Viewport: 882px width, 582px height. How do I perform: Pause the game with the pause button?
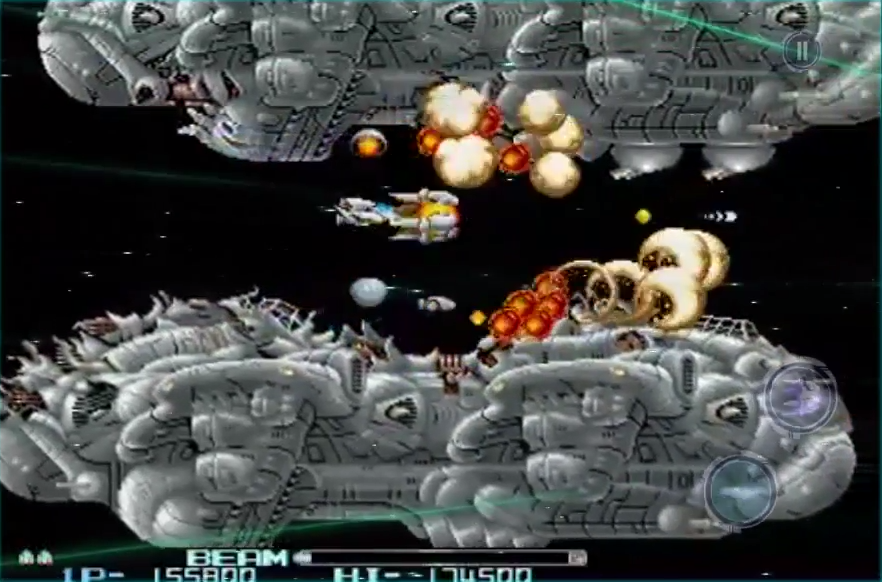coord(800,51)
